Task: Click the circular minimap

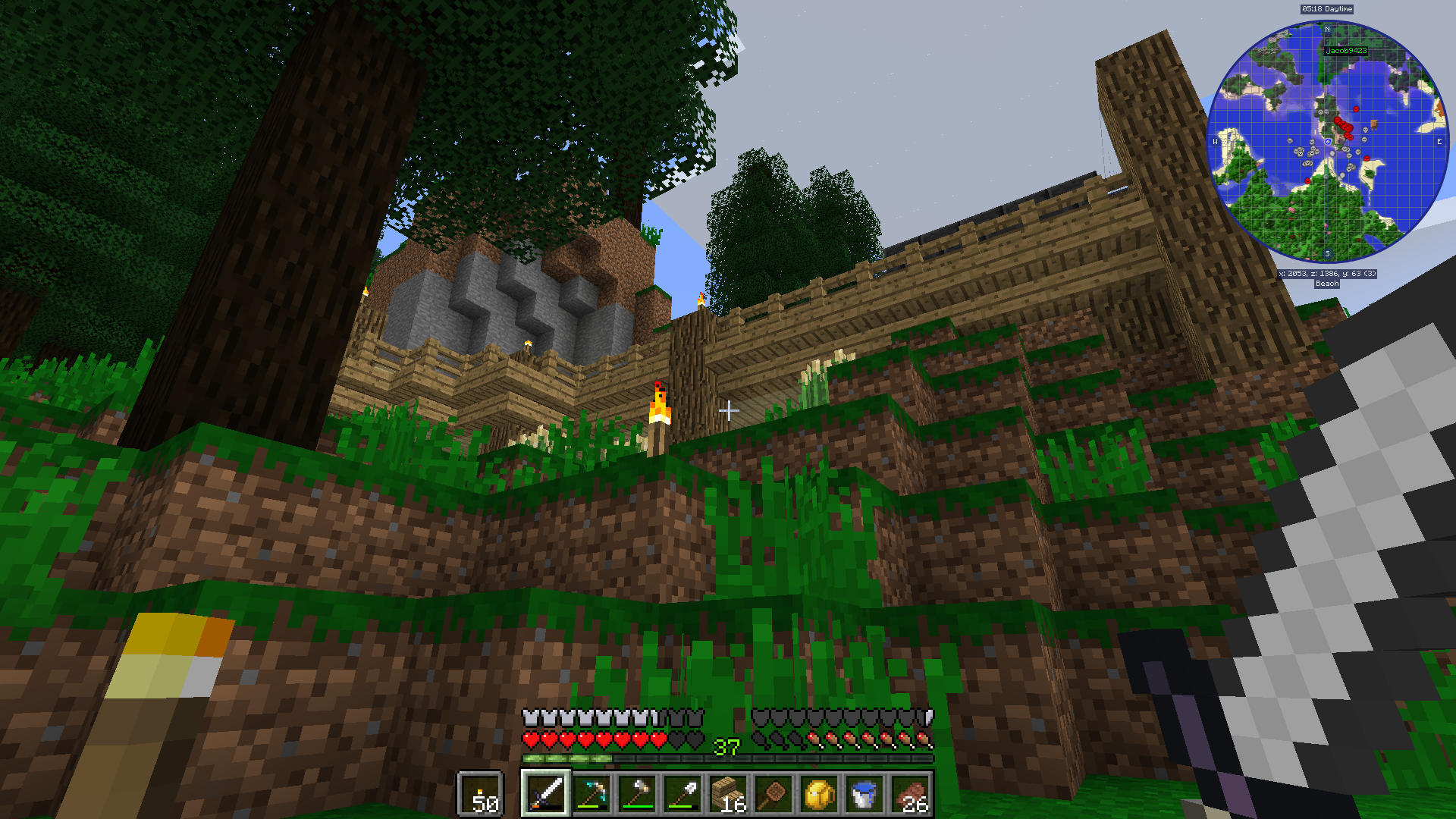Action: coord(1327,142)
